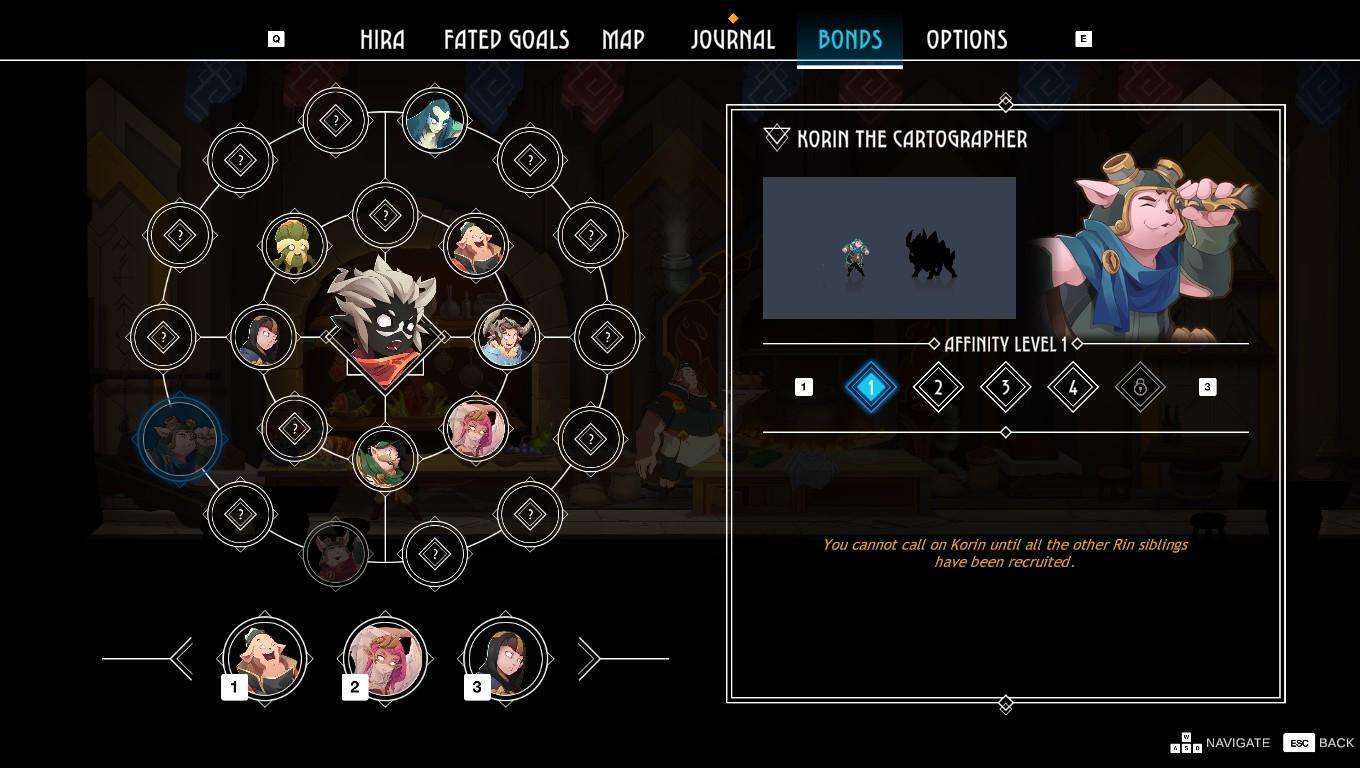Switch to the Hira tab
The width and height of the screenshot is (1360, 768).
click(382, 40)
